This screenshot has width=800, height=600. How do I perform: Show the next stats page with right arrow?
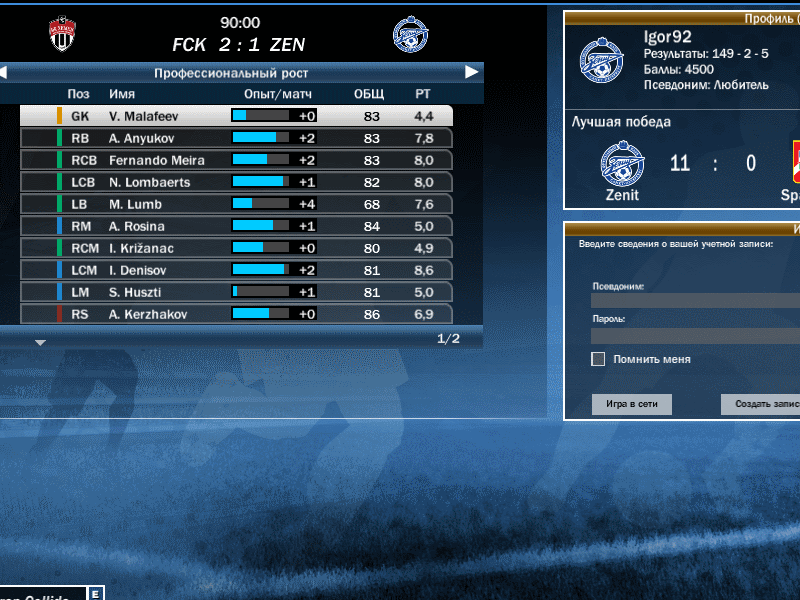pos(472,72)
